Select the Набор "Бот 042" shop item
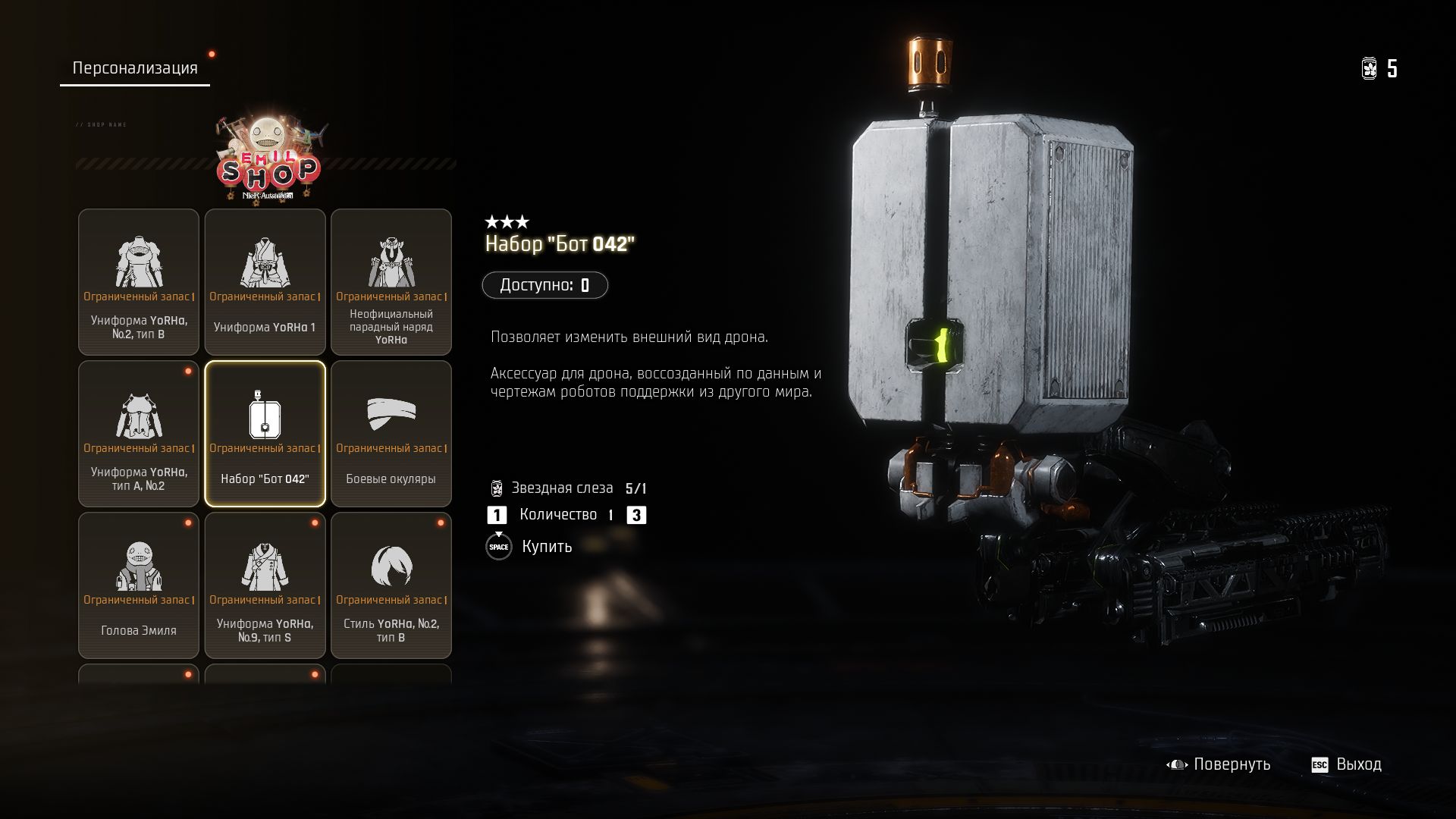 tap(265, 434)
